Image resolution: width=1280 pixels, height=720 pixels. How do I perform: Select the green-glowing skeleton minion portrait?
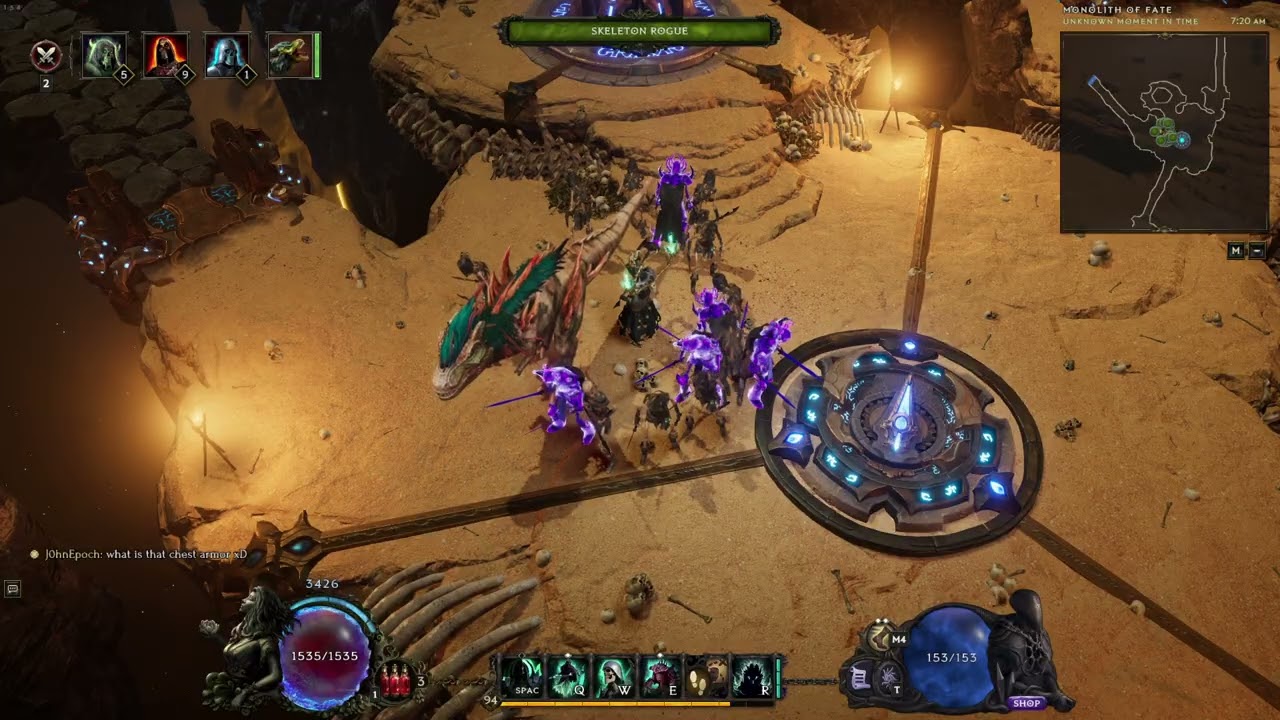[x=103, y=55]
